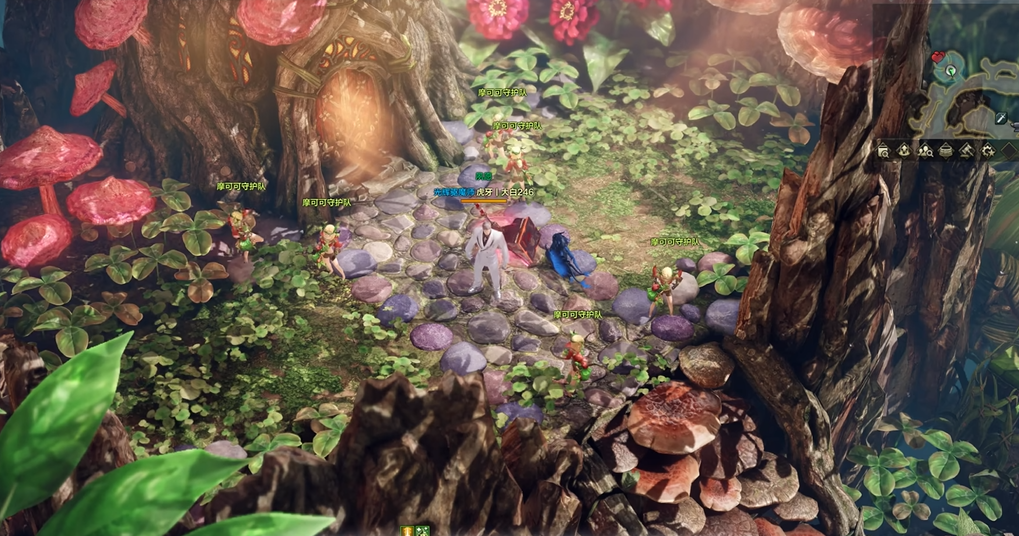Viewport: 1019px width, 536px height.
Task: Open the player search icon under the minimap
Action: tap(925, 151)
